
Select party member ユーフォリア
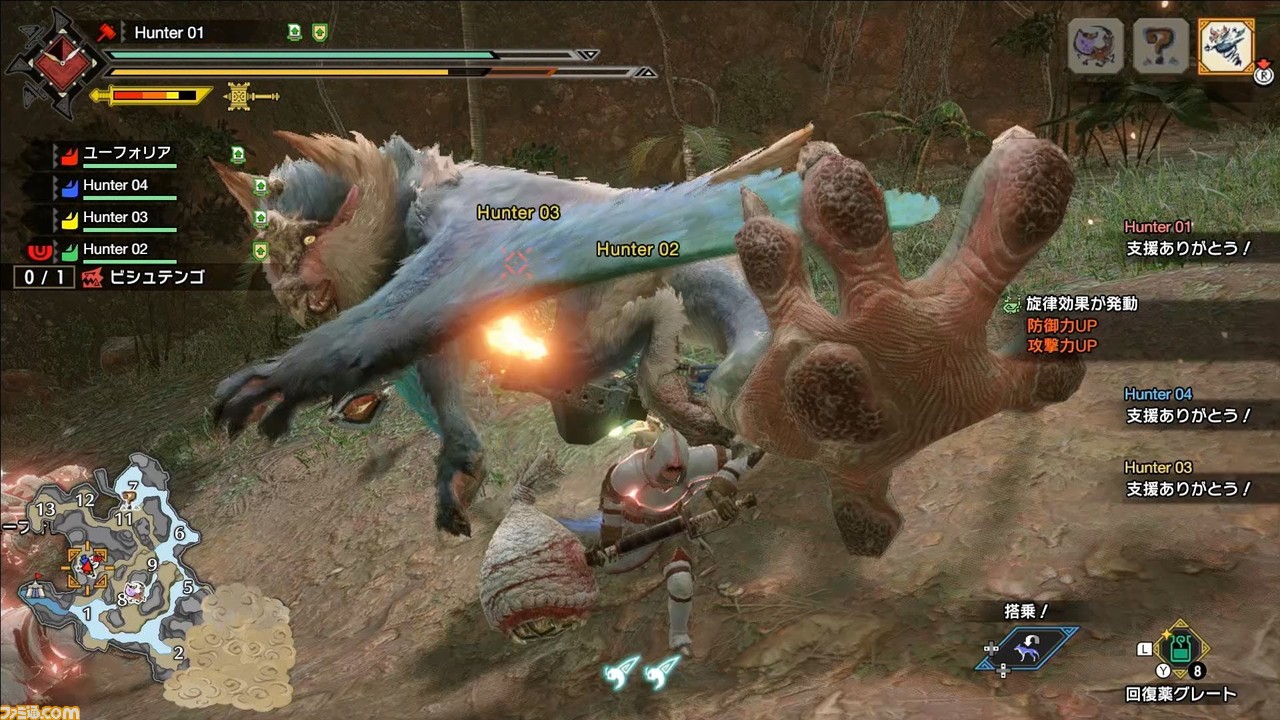coord(126,154)
